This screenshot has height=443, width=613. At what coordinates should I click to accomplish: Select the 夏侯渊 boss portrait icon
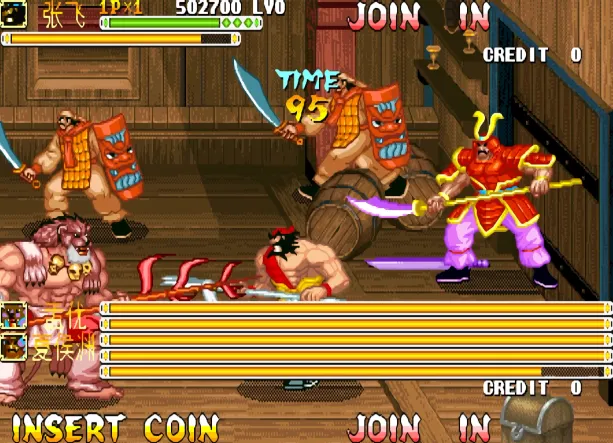coord(14,347)
